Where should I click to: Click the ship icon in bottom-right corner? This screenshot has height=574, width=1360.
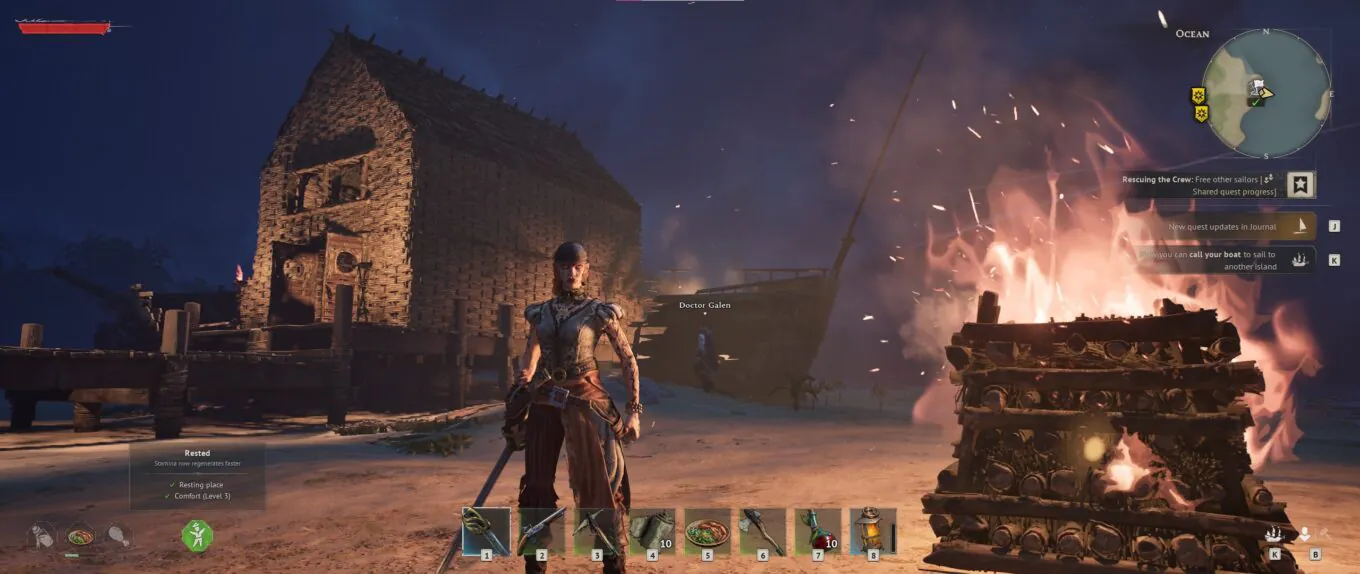click(1274, 534)
